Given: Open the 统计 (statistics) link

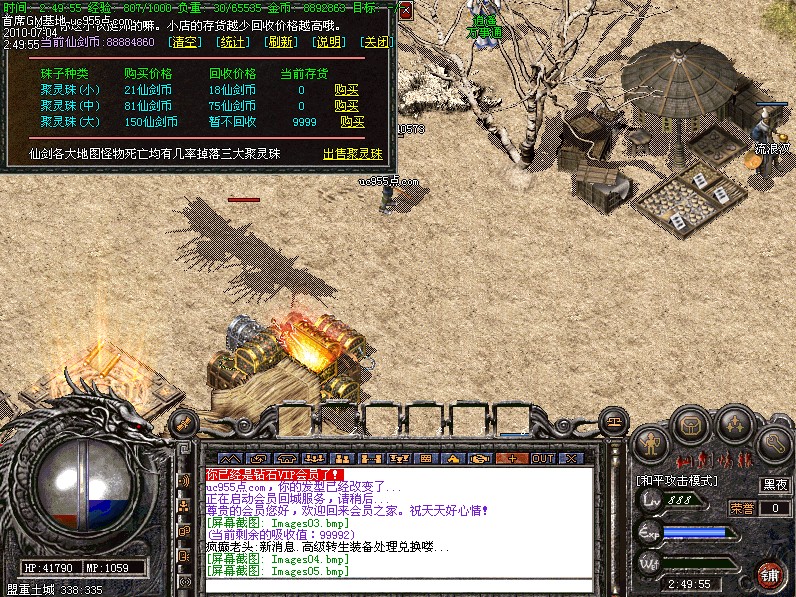Looking at the screenshot, I should pyautogui.click(x=234, y=43).
